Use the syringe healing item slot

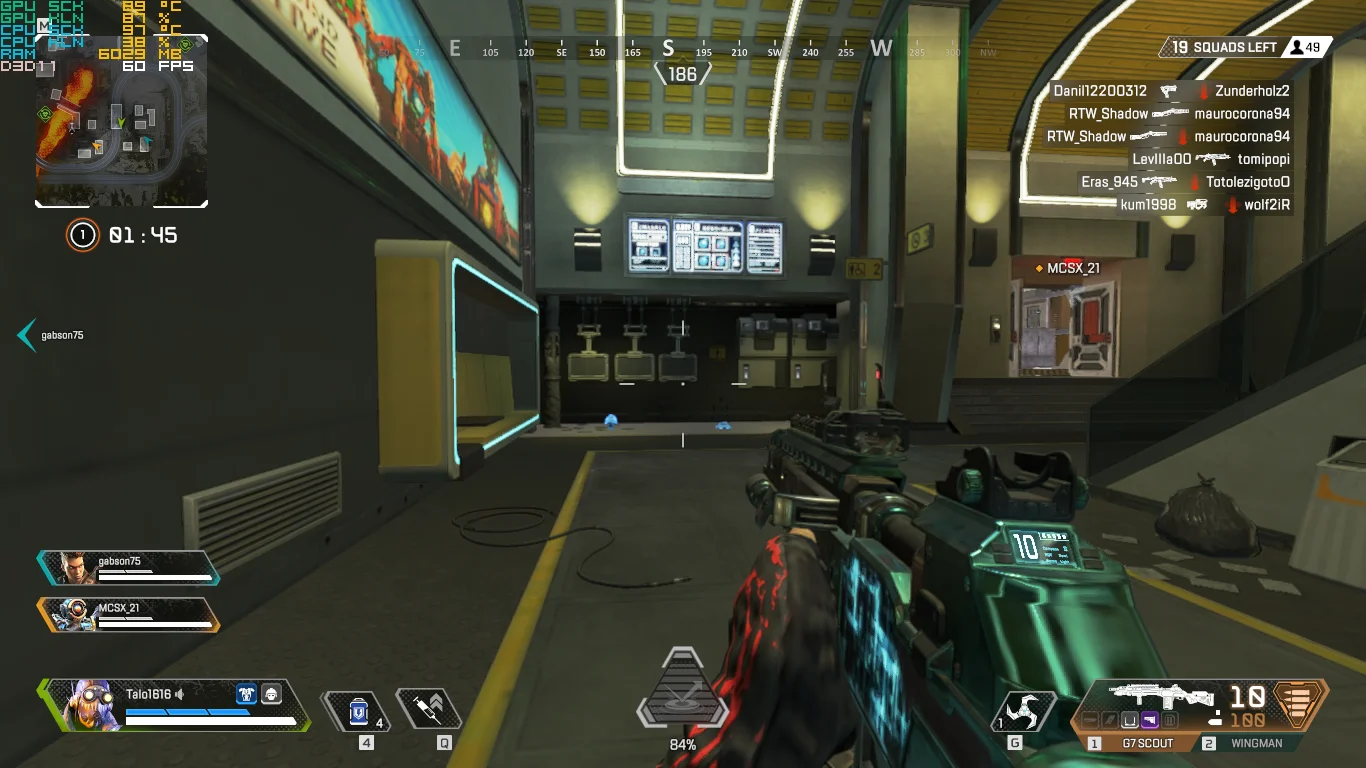430,709
